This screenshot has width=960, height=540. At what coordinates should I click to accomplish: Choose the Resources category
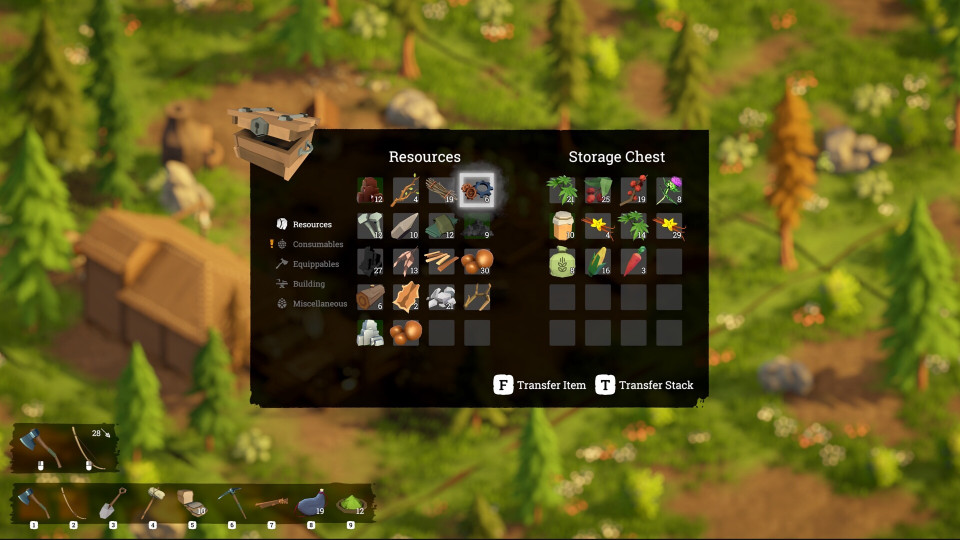[312, 225]
